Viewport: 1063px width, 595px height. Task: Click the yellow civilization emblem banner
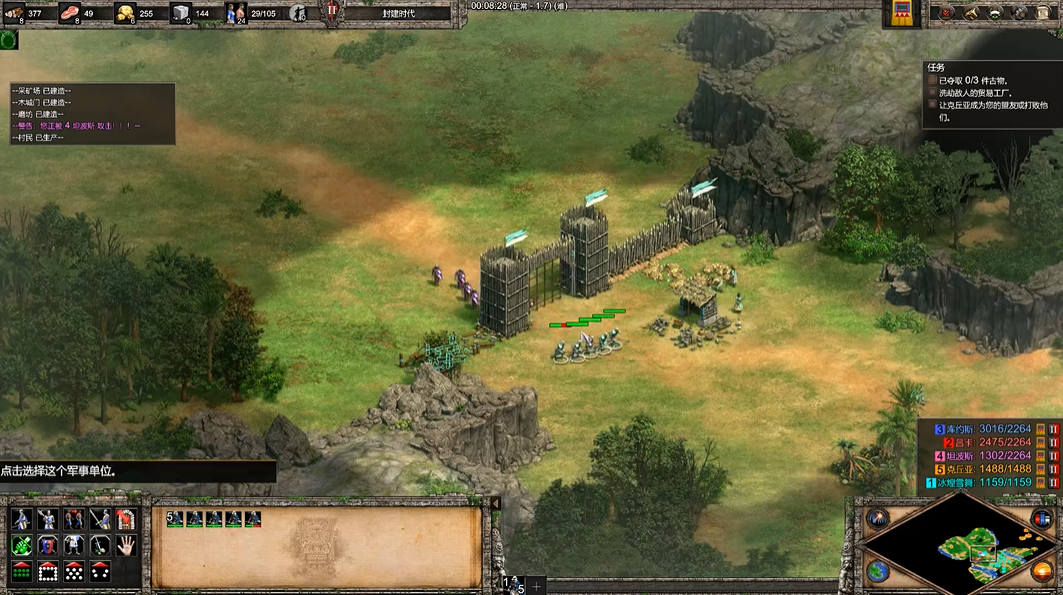904,13
